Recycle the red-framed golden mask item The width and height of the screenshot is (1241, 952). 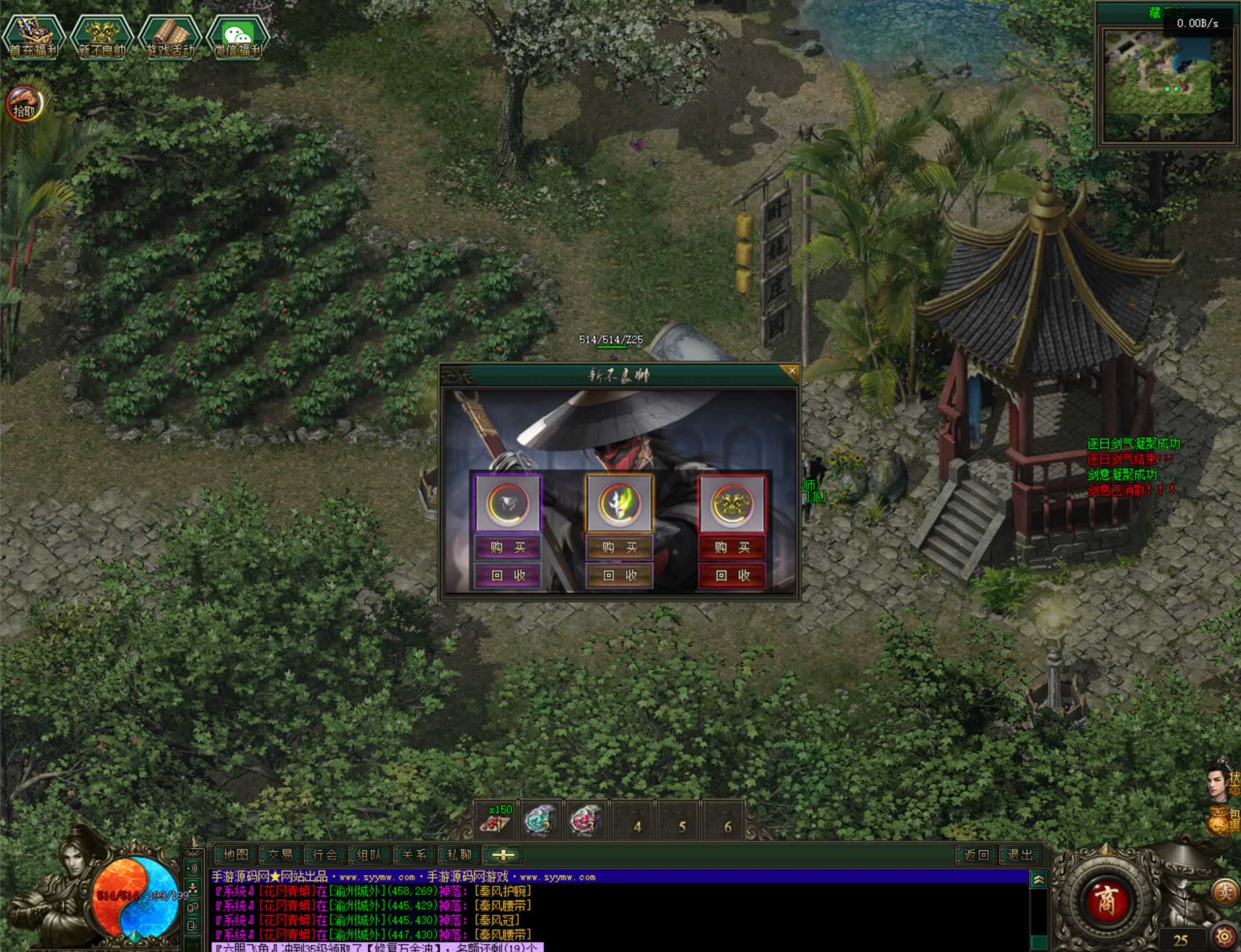[x=732, y=575]
